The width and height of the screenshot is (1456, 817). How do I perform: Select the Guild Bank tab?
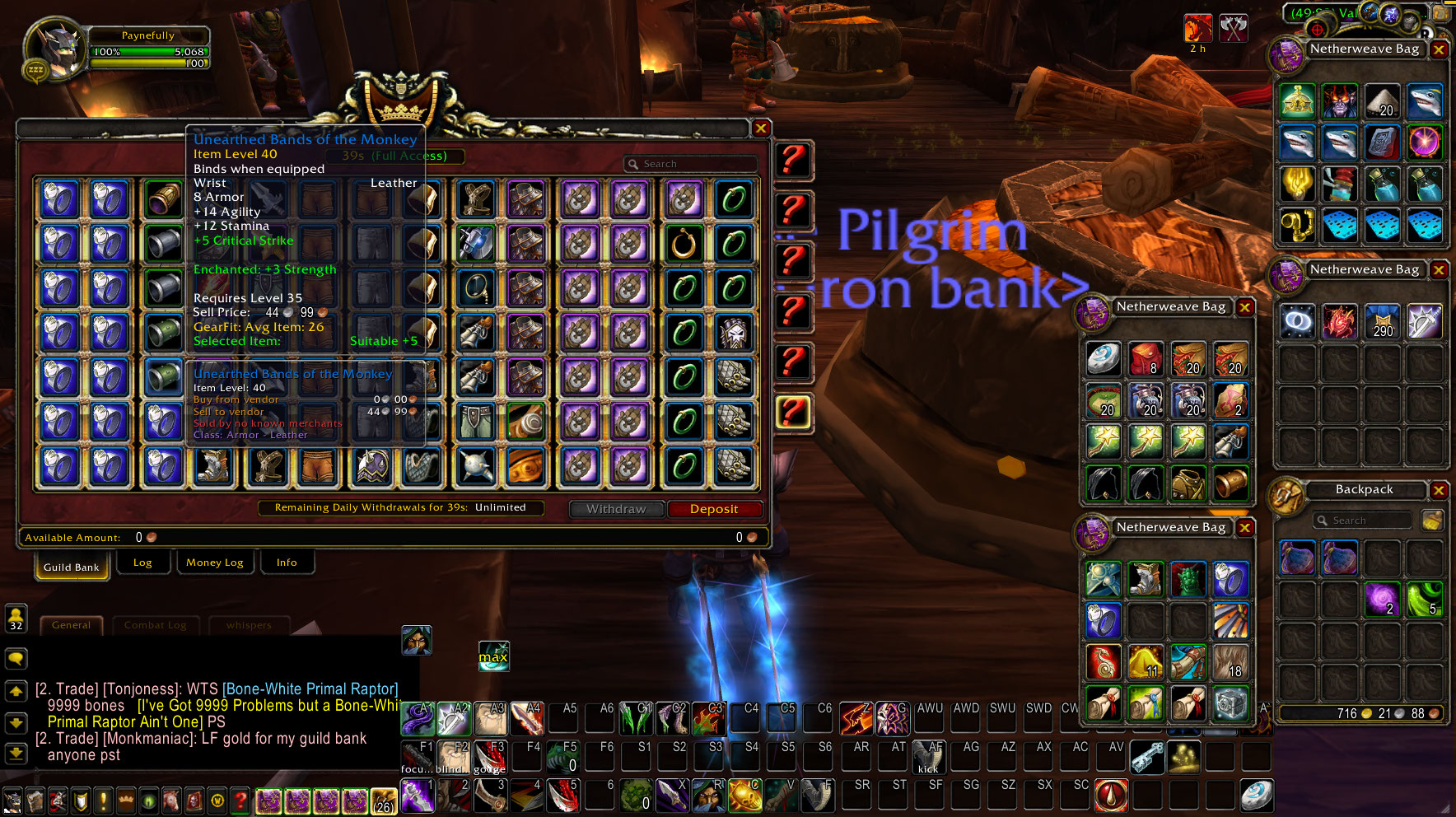[72, 567]
